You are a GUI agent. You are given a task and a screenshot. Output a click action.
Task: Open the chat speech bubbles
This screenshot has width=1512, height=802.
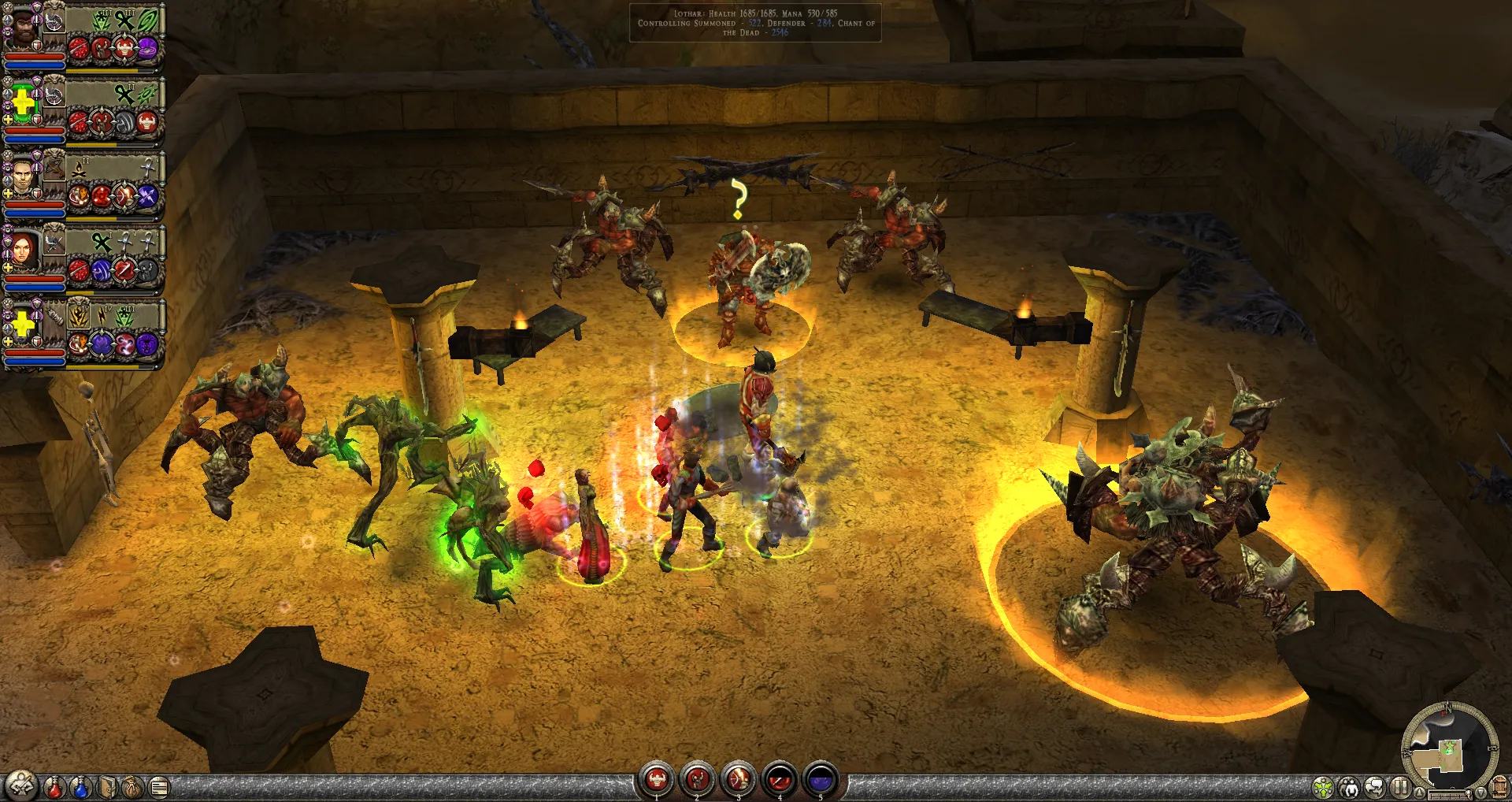click(x=1375, y=787)
